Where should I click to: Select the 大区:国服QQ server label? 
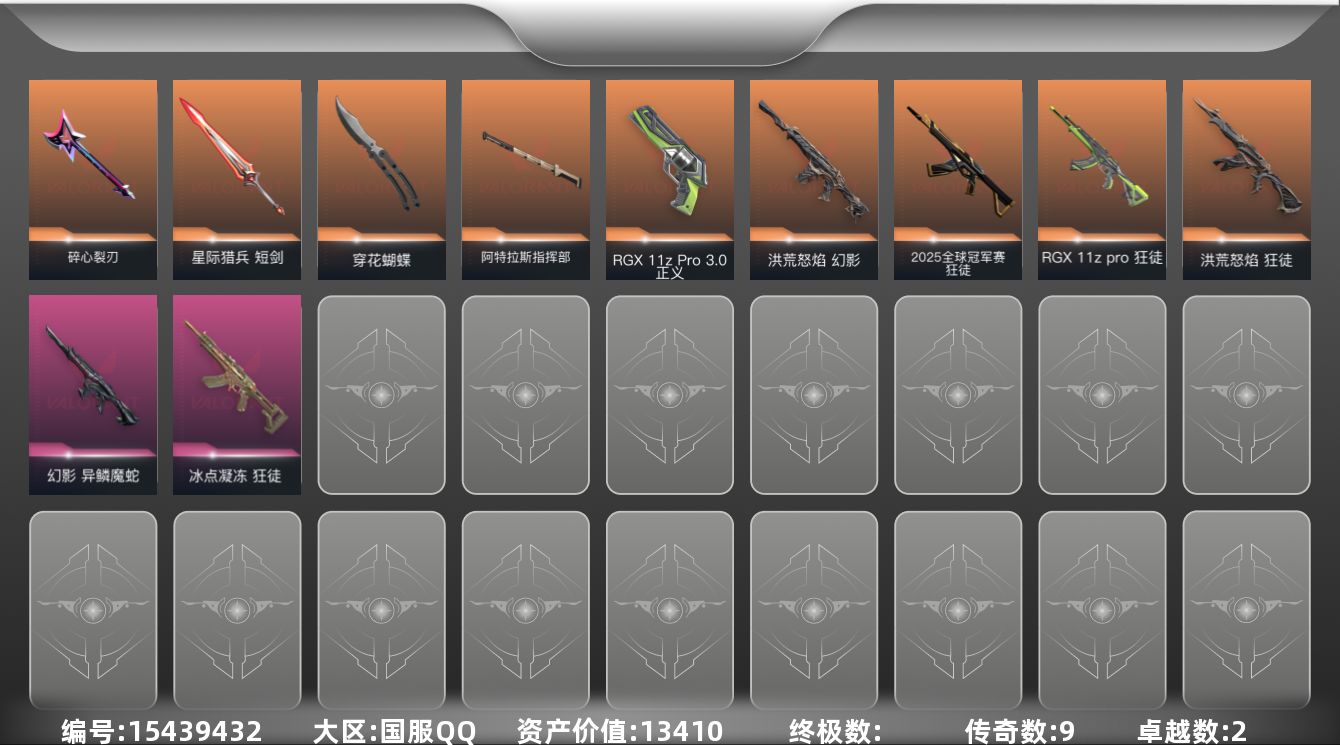click(x=392, y=731)
